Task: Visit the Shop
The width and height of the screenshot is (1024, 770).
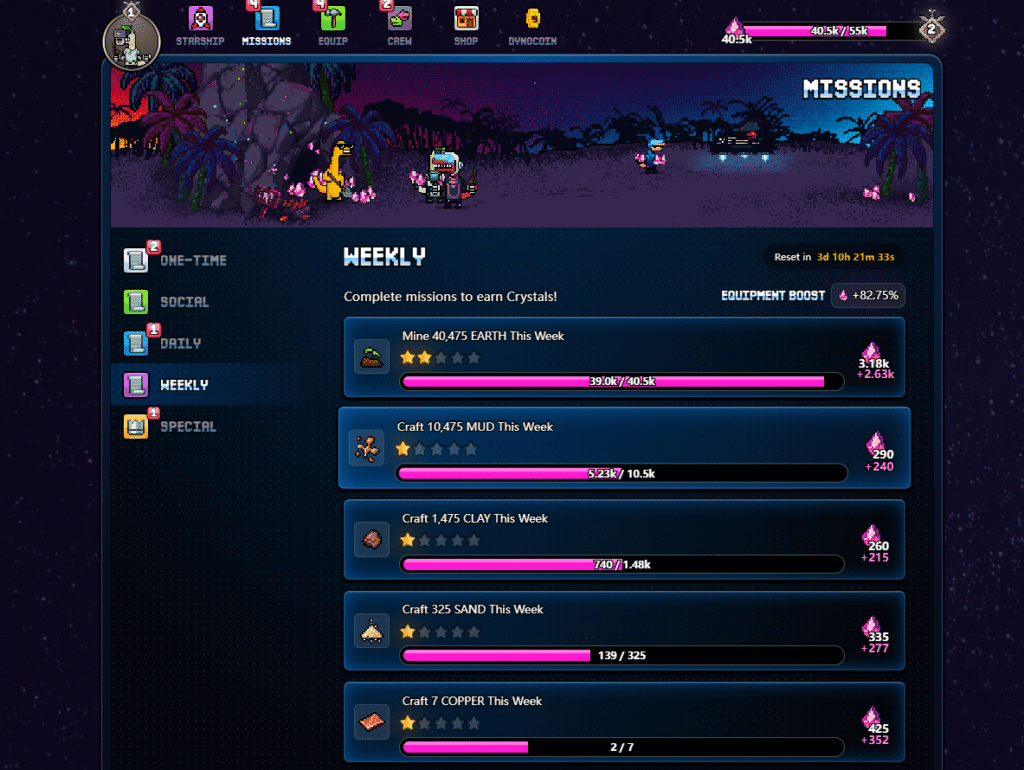Action: (465, 27)
